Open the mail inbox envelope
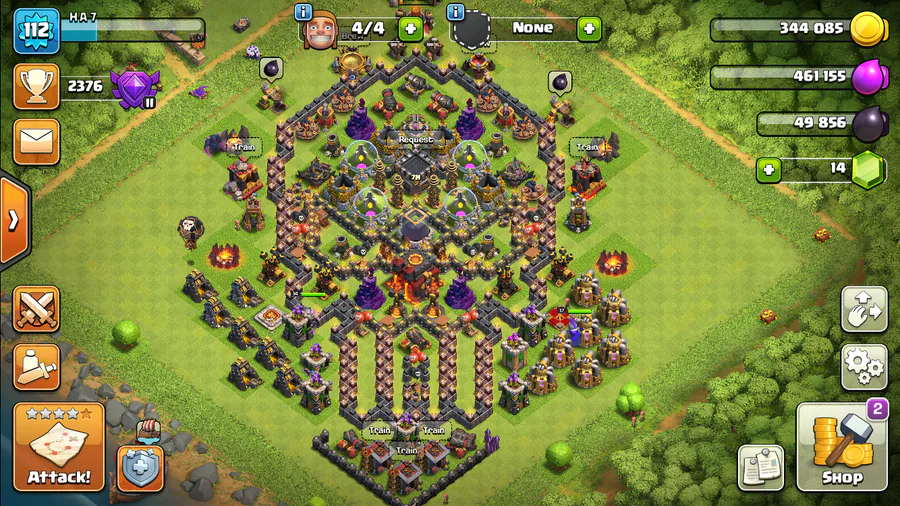The height and width of the screenshot is (506, 900). (x=36, y=141)
